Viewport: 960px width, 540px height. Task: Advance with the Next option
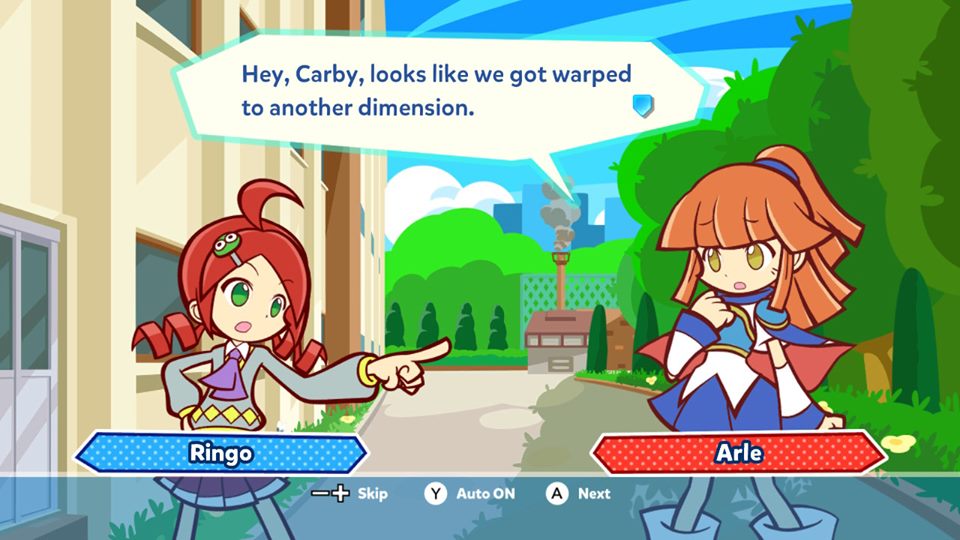pos(578,493)
